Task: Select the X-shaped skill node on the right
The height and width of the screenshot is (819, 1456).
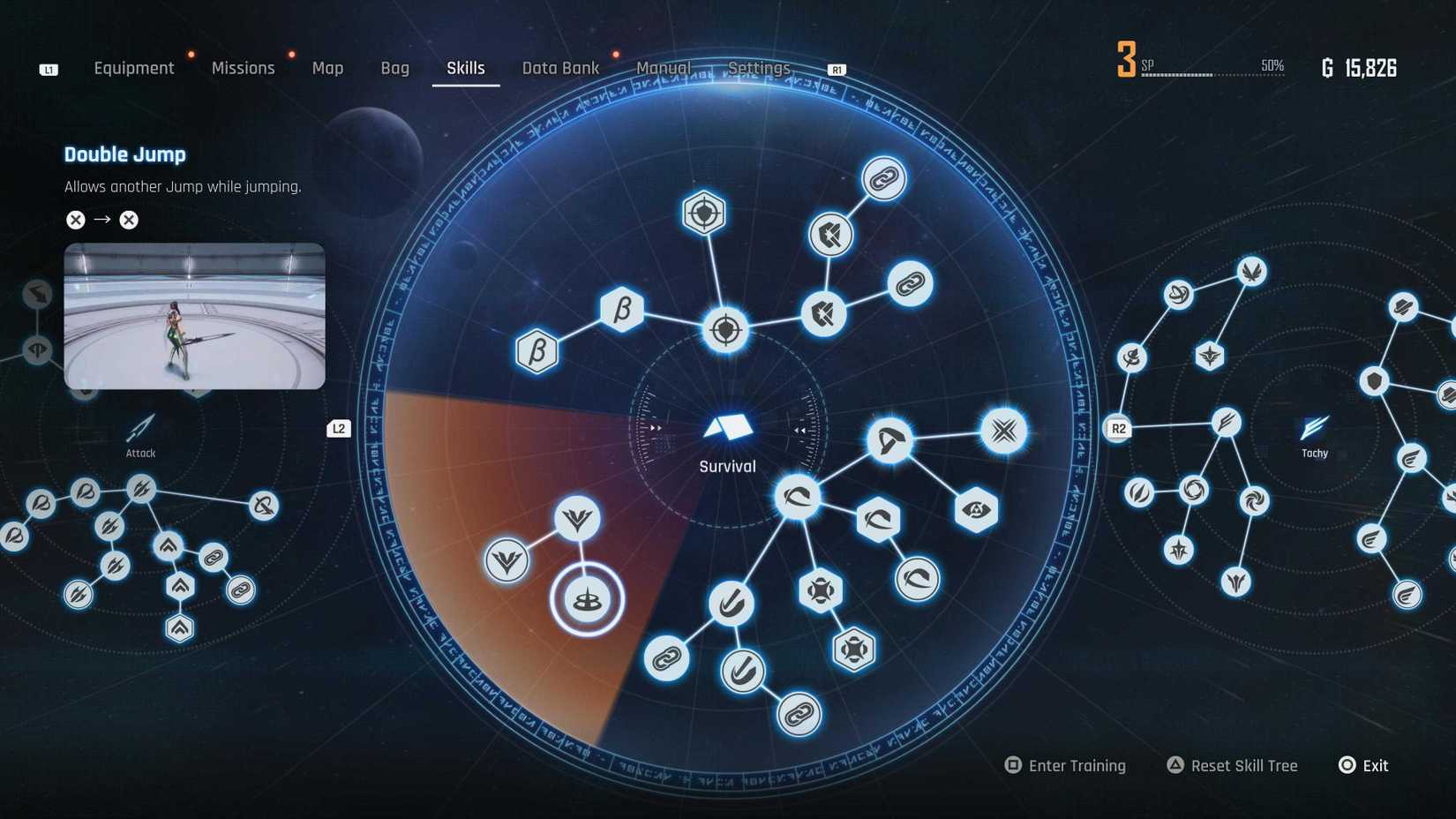Action: 1002,431
